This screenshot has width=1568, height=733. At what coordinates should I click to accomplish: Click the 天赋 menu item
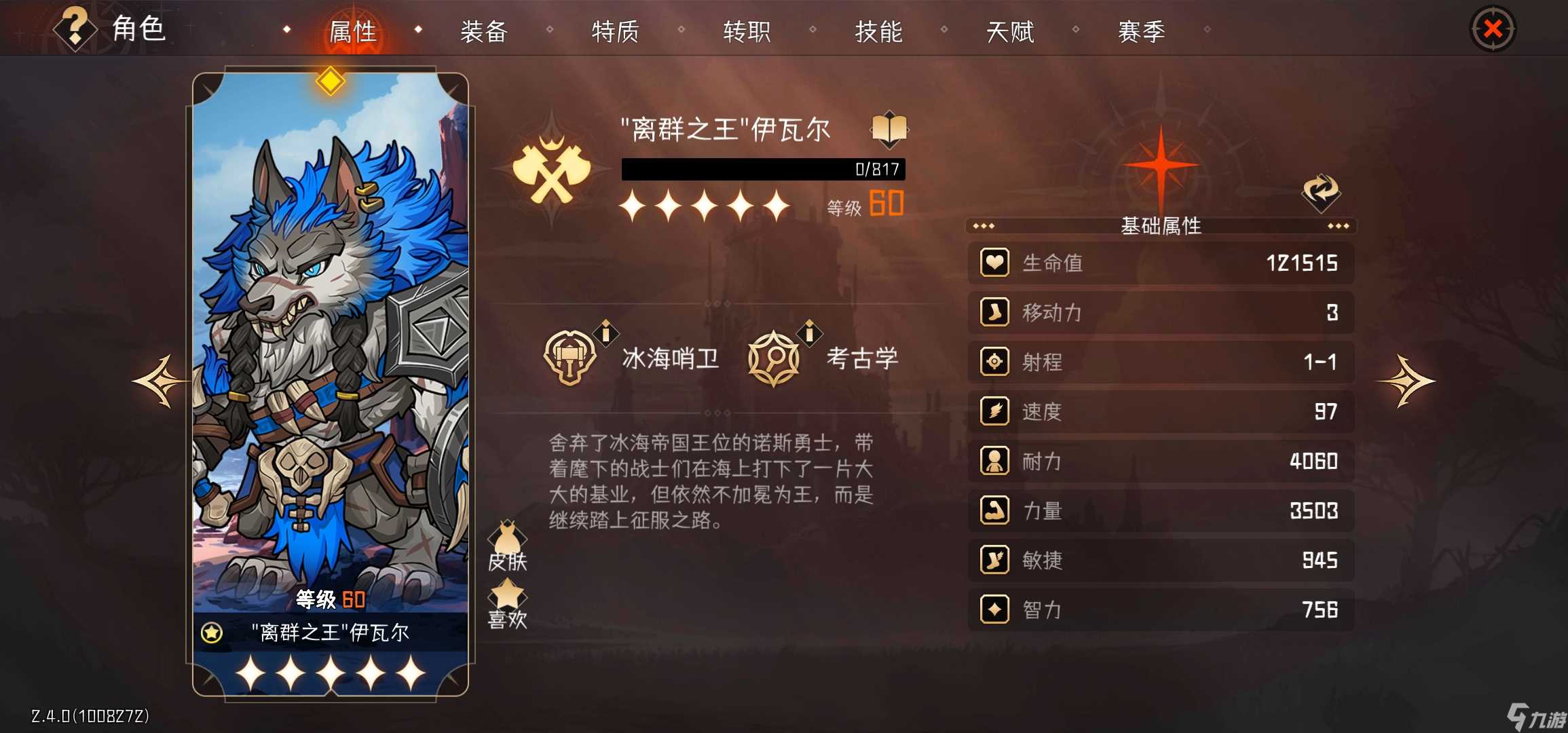[x=1011, y=31]
